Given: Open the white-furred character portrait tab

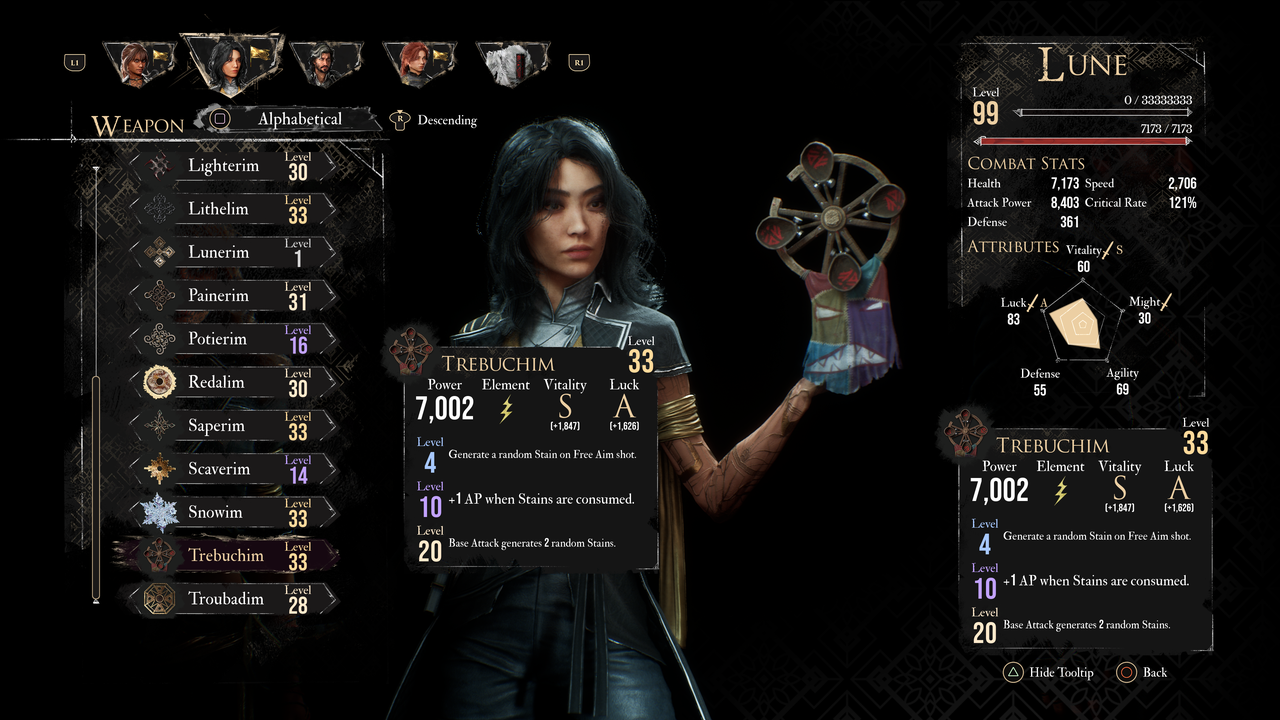Looking at the screenshot, I should coord(510,63).
